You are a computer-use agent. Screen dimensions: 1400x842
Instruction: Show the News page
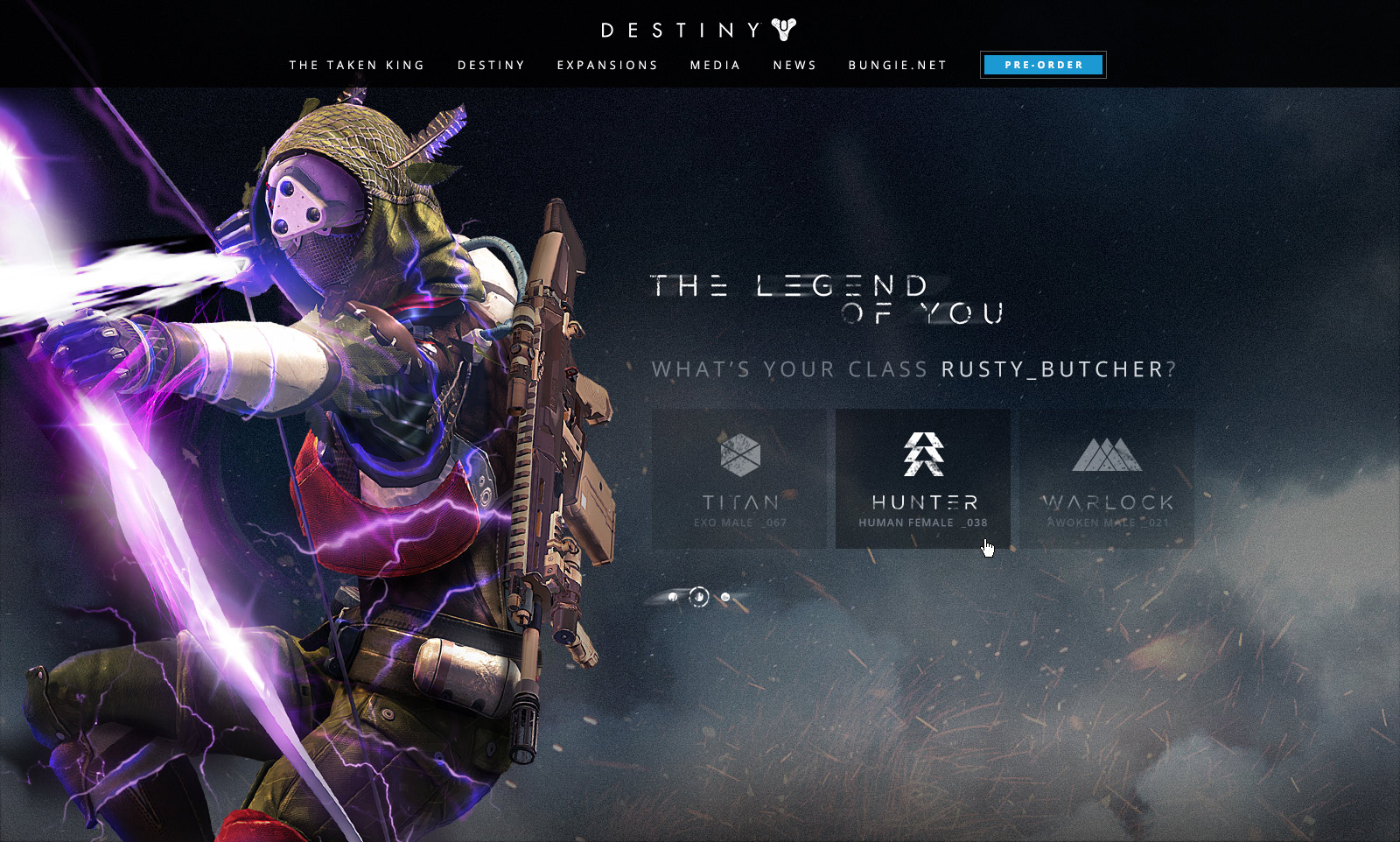coord(794,66)
